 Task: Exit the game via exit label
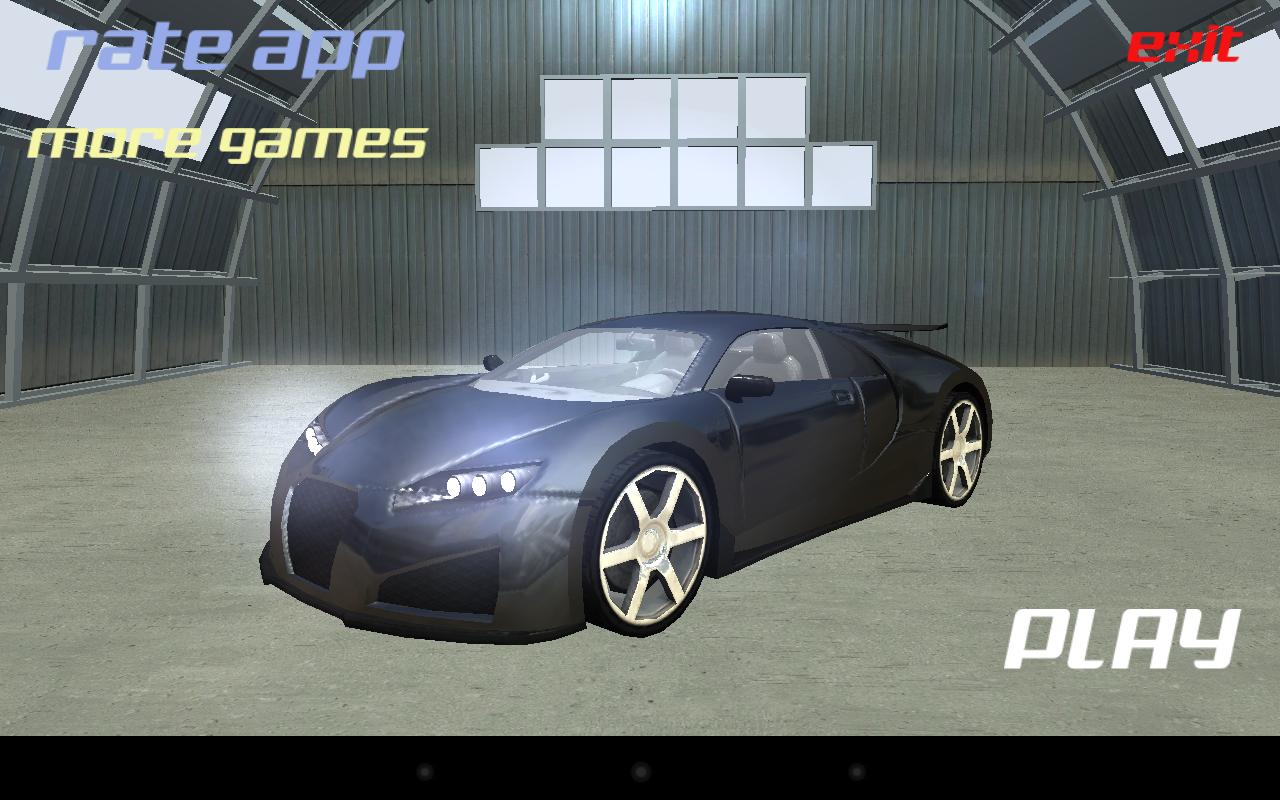pyautogui.click(x=1184, y=45)
